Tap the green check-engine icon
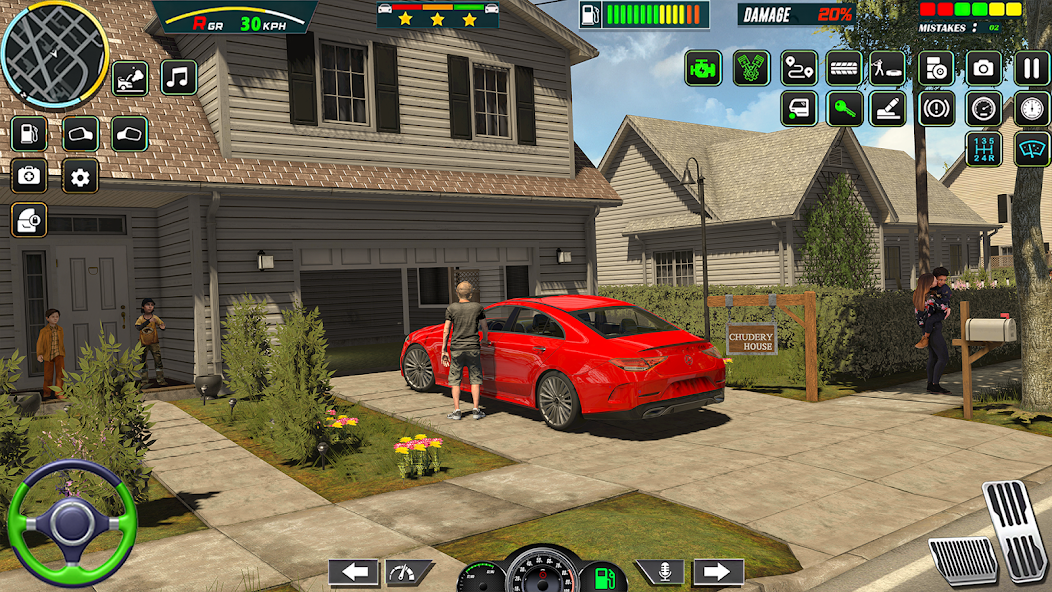The height and width of the screenshot is (592, 1052). [703, 68]
